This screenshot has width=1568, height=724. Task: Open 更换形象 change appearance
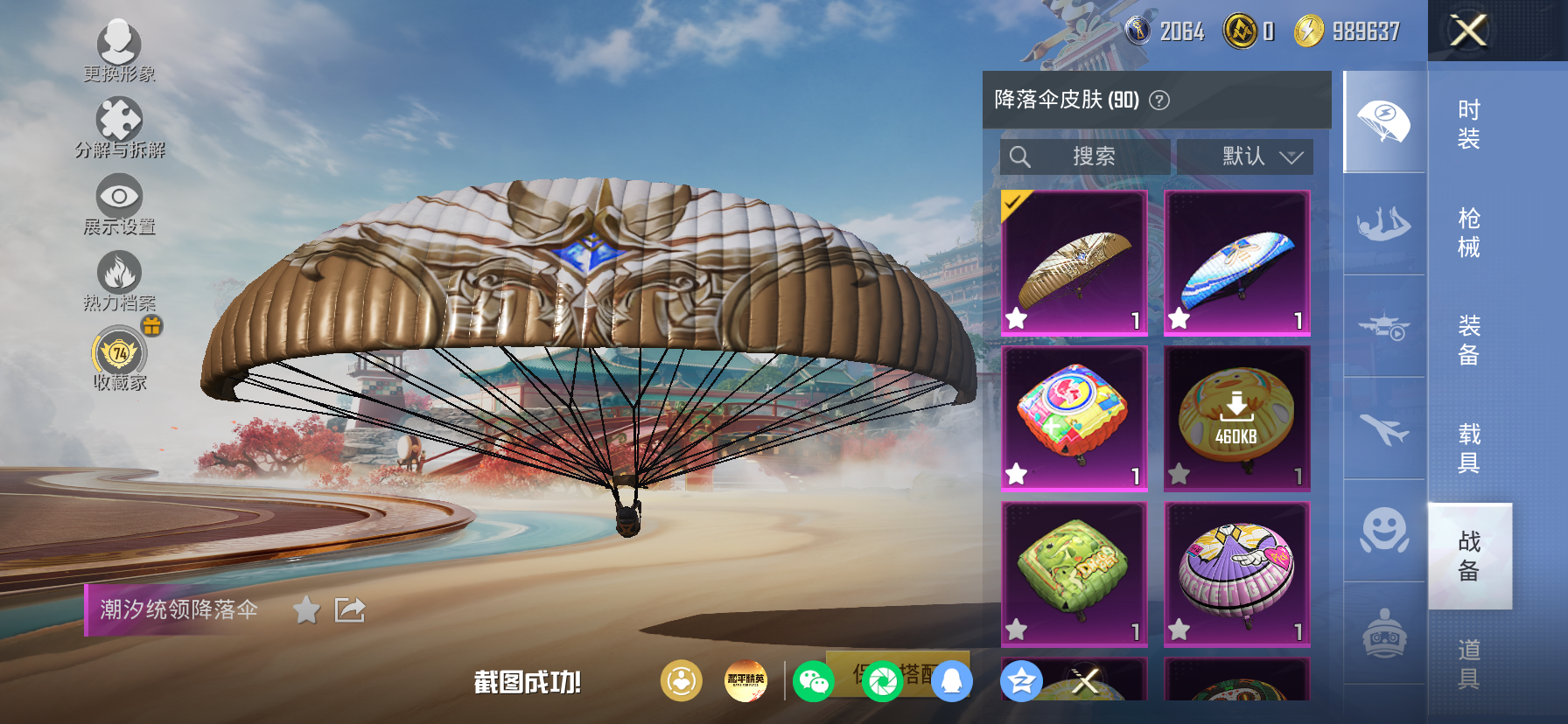pos(119,49)
